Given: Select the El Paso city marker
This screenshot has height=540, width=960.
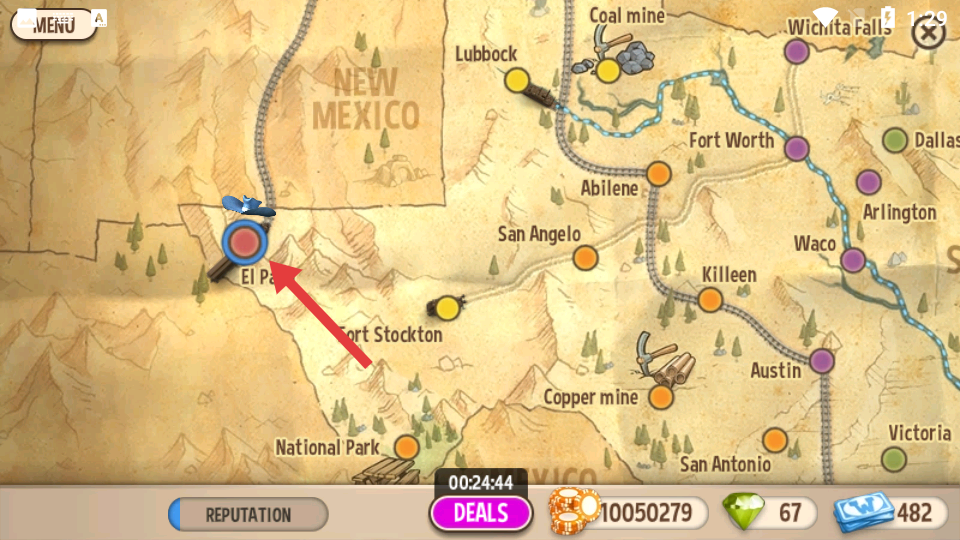Looking at the screenshot, I should (x=244, y=243).
